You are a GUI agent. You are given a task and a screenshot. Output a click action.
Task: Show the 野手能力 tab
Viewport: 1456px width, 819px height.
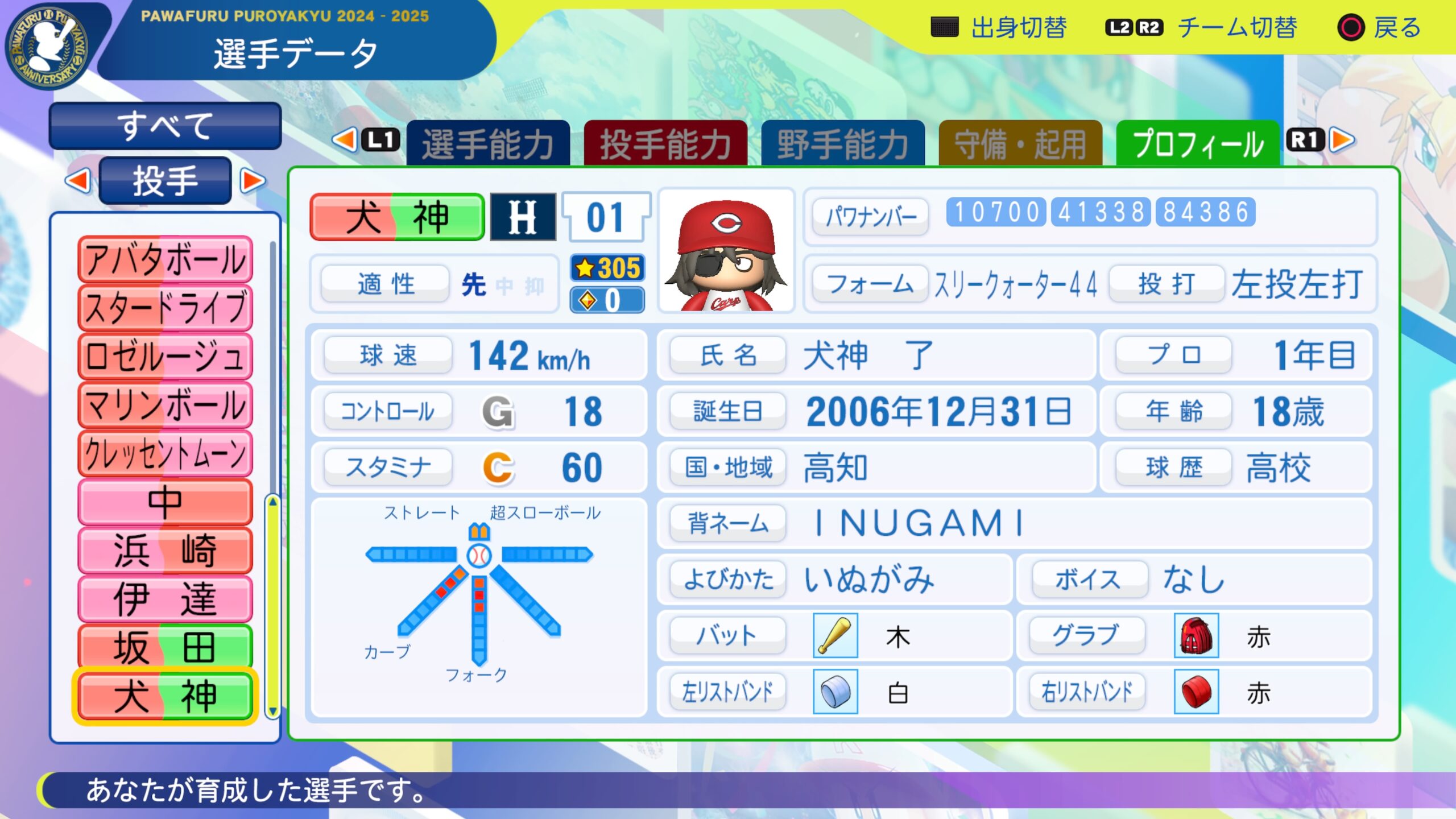[842, 144]
